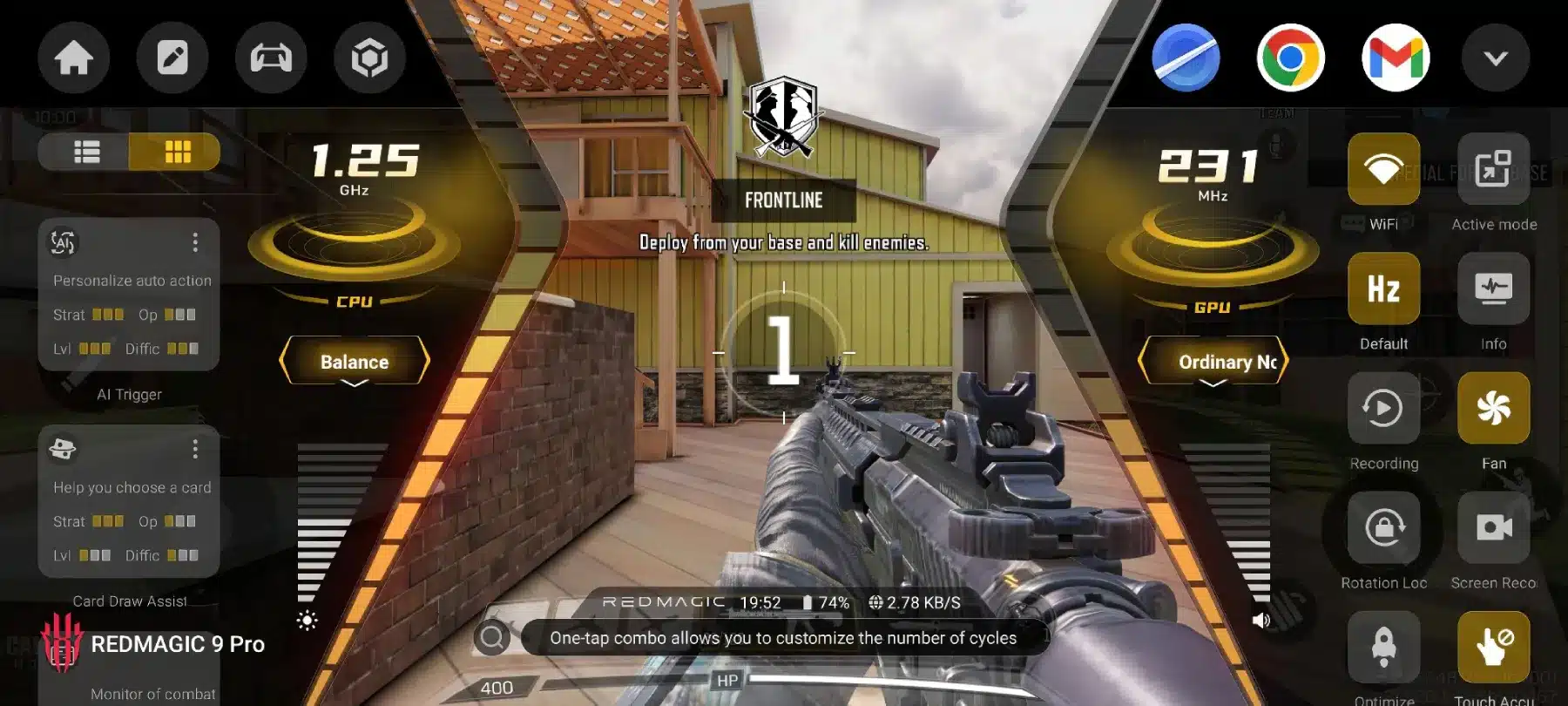This screenshot has width=1568, height=706.
Task: Tap the pencil edit icon
Action: [172, 58]
